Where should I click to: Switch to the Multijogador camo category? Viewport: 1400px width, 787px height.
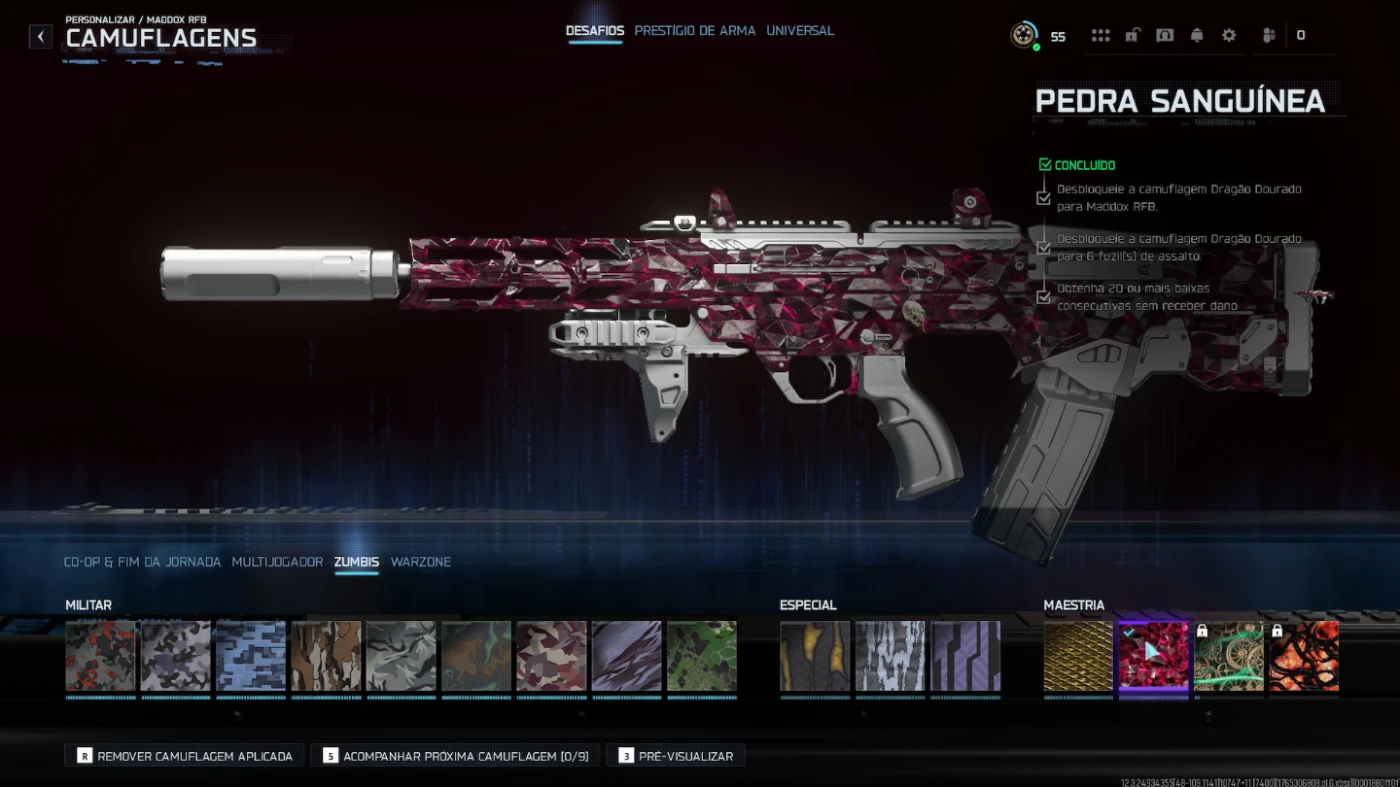277,562
